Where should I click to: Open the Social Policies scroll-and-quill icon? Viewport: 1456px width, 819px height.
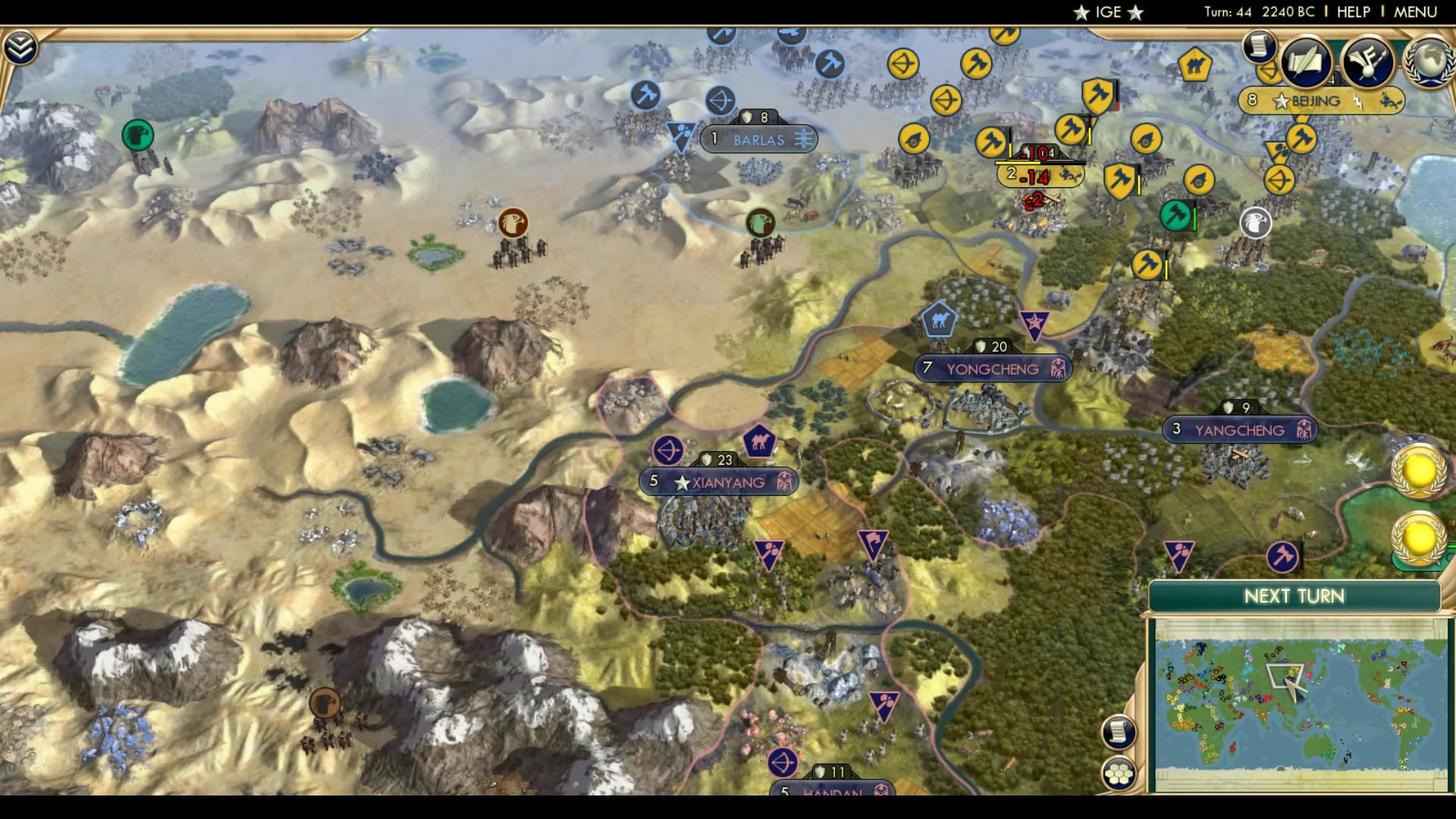tap(1307, 62)
